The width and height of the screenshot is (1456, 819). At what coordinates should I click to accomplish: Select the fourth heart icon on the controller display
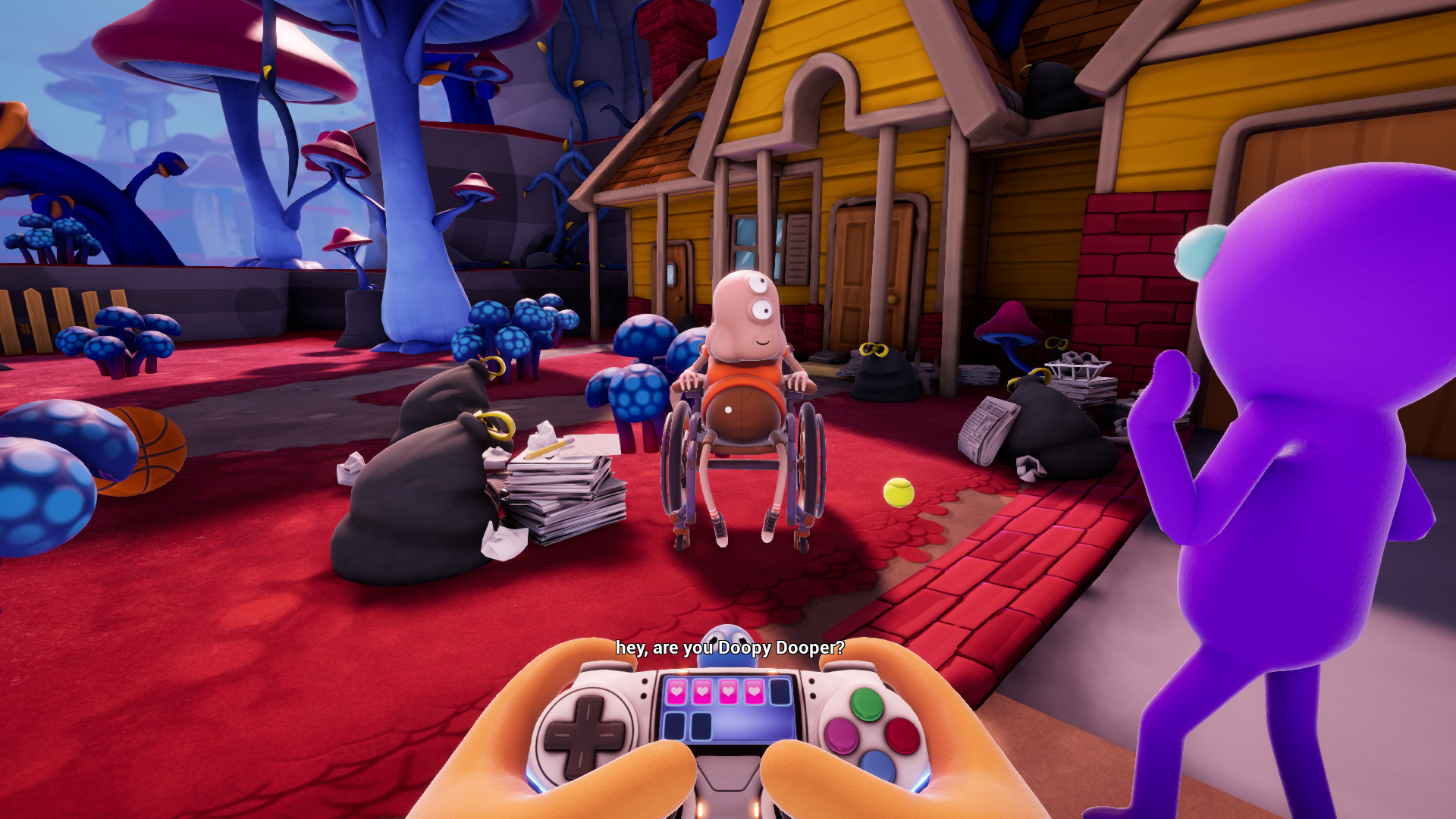[x=754, y=692]
